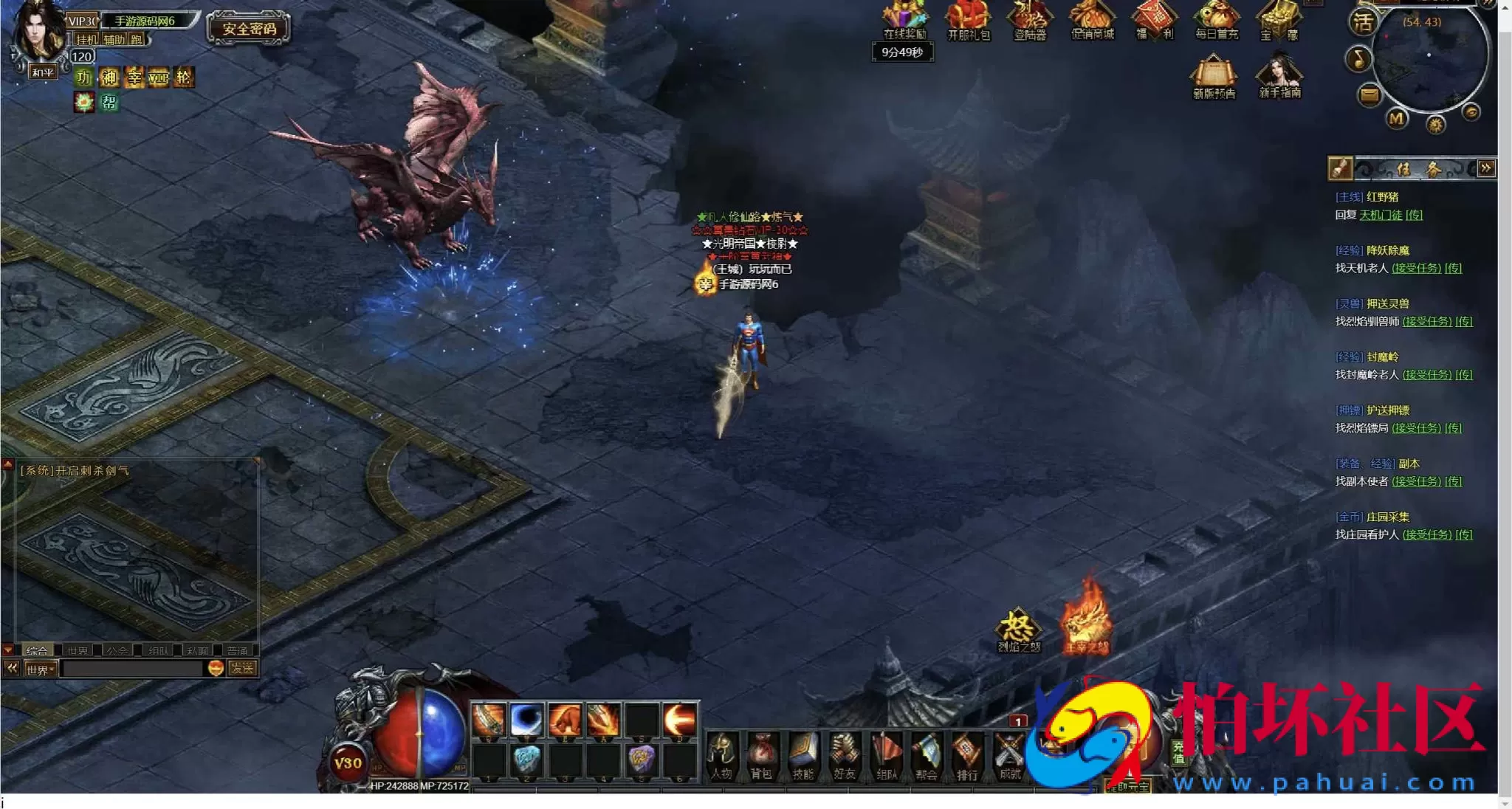Open the world map with the M button
The height and width of the screenshot is (809, 1512).
[1396, 118]
